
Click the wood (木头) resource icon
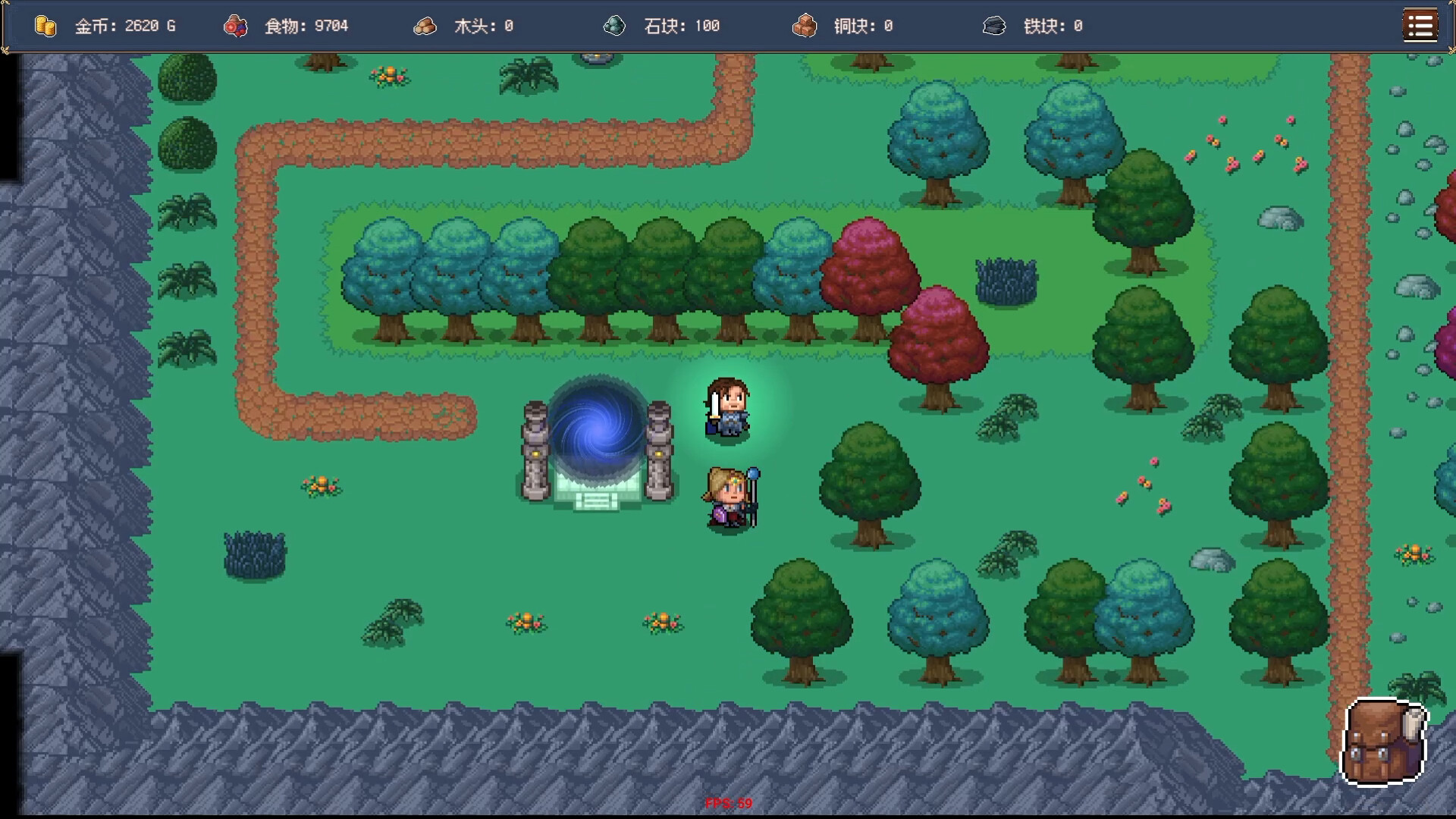pos(425,26)
